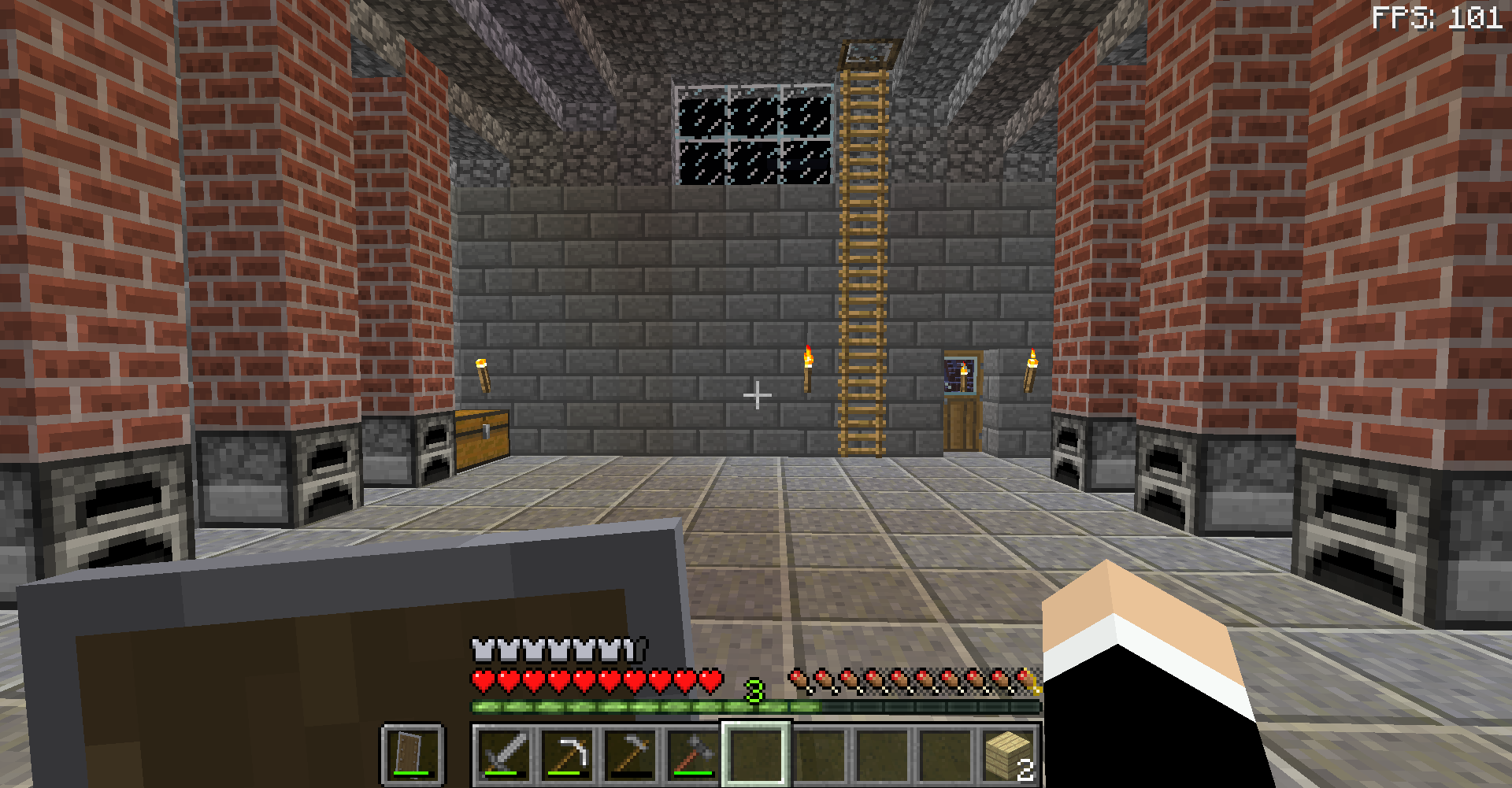
Task: Click the green experience progress bar
Action: [x=630, y=707]
